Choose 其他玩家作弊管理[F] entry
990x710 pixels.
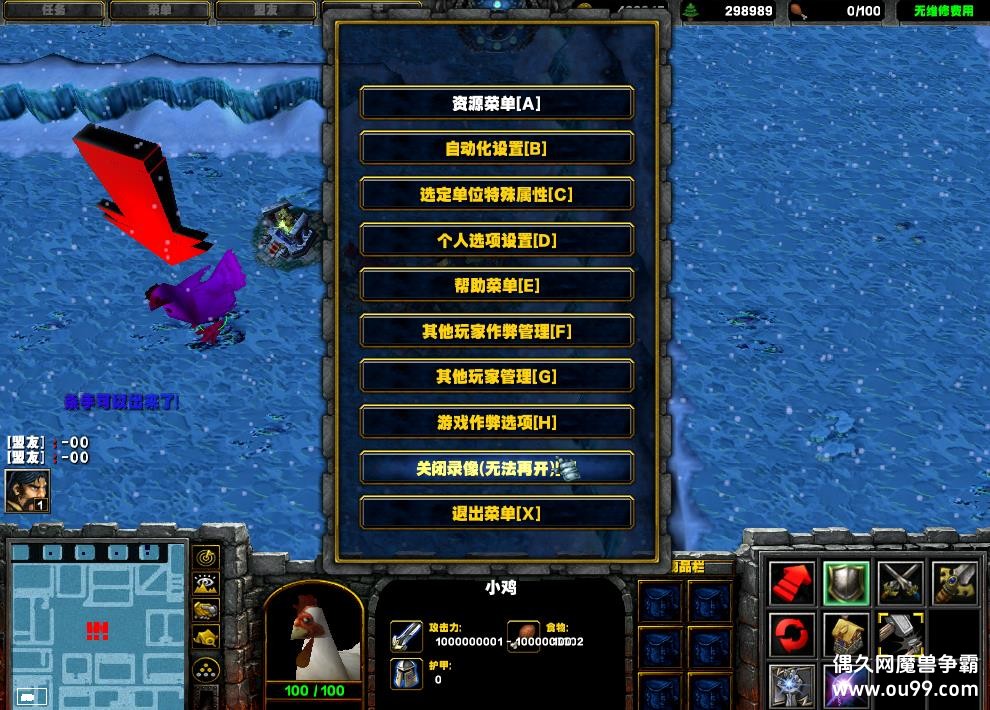click(496, 331)
